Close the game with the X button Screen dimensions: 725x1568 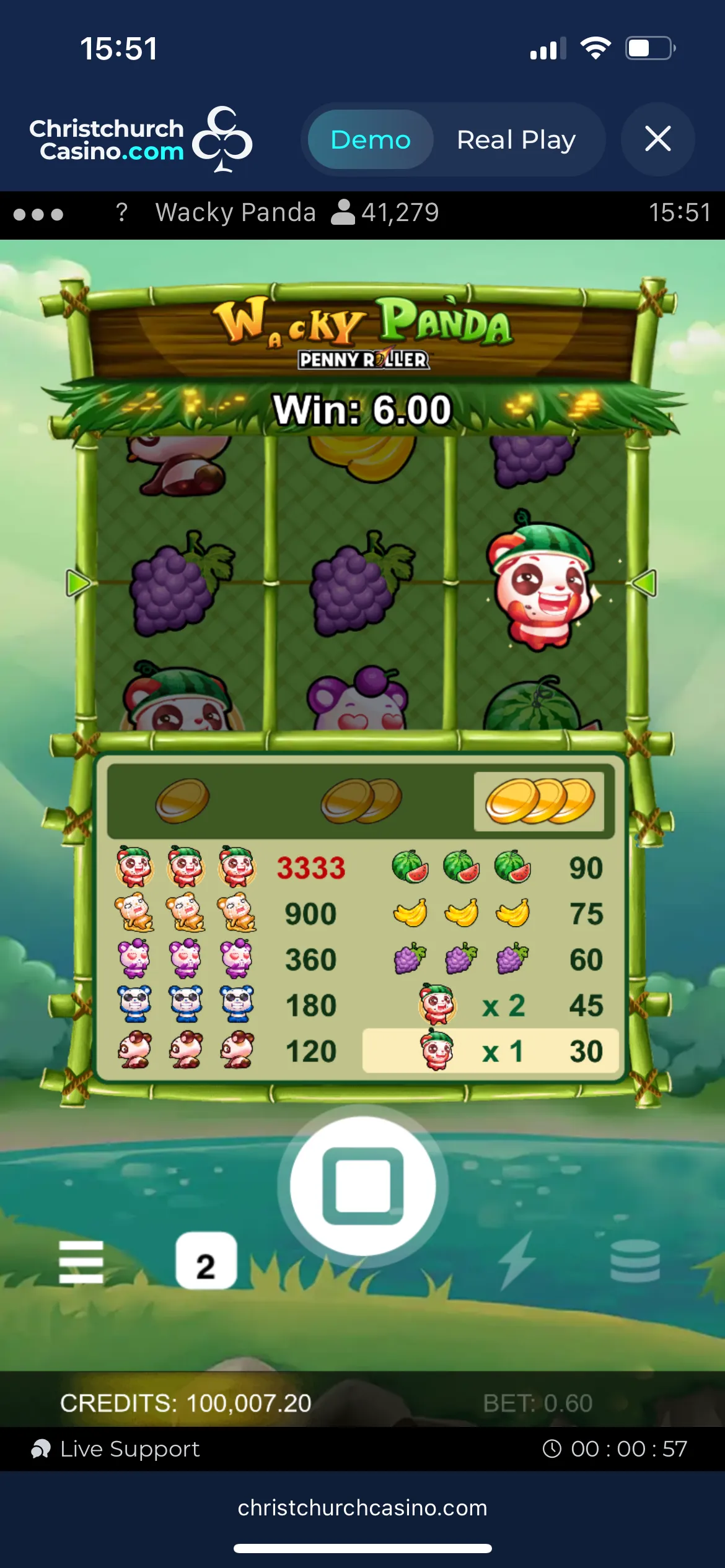pos(657,139)
